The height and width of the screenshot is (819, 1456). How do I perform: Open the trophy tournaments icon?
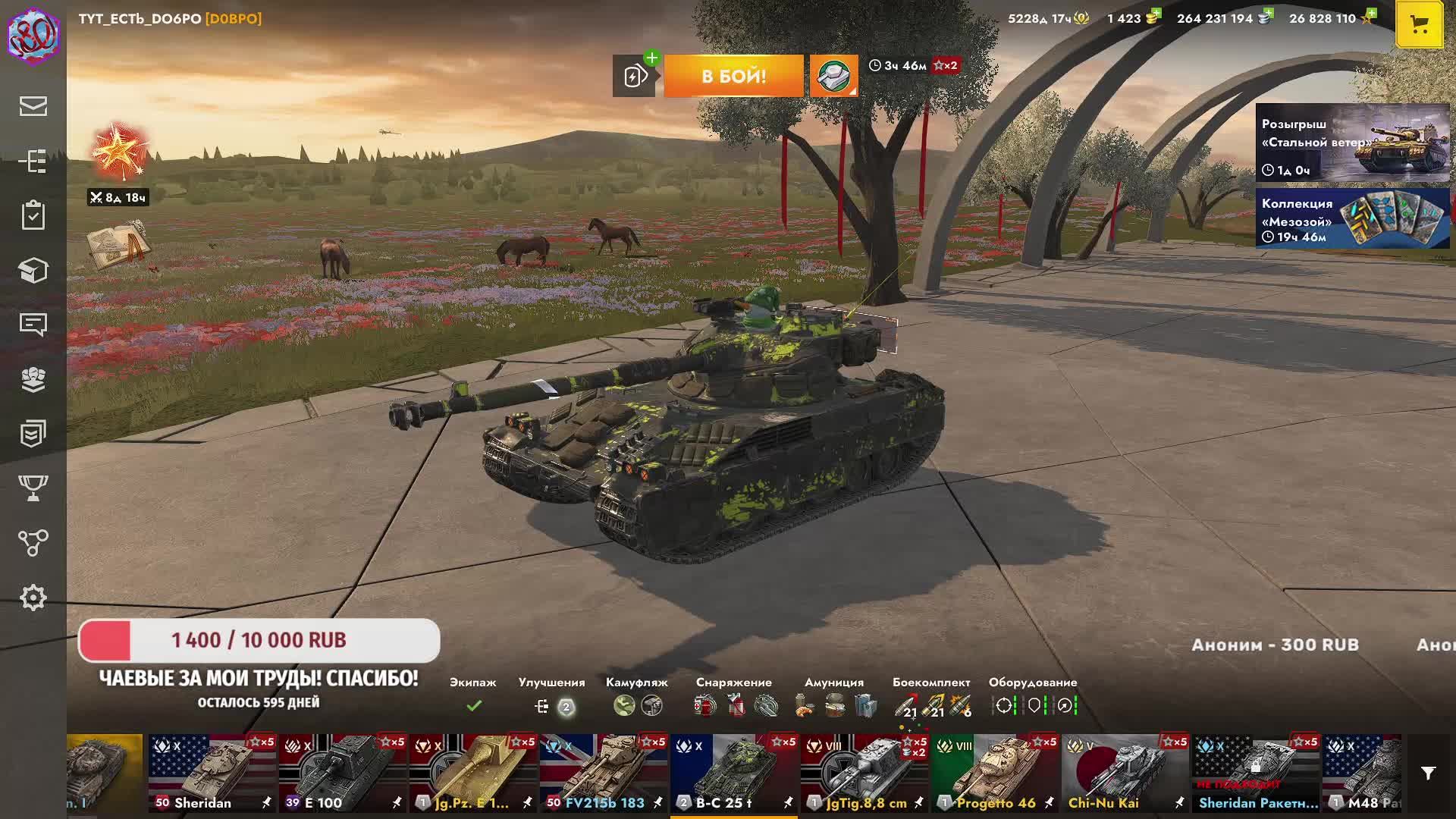[33, 488]
